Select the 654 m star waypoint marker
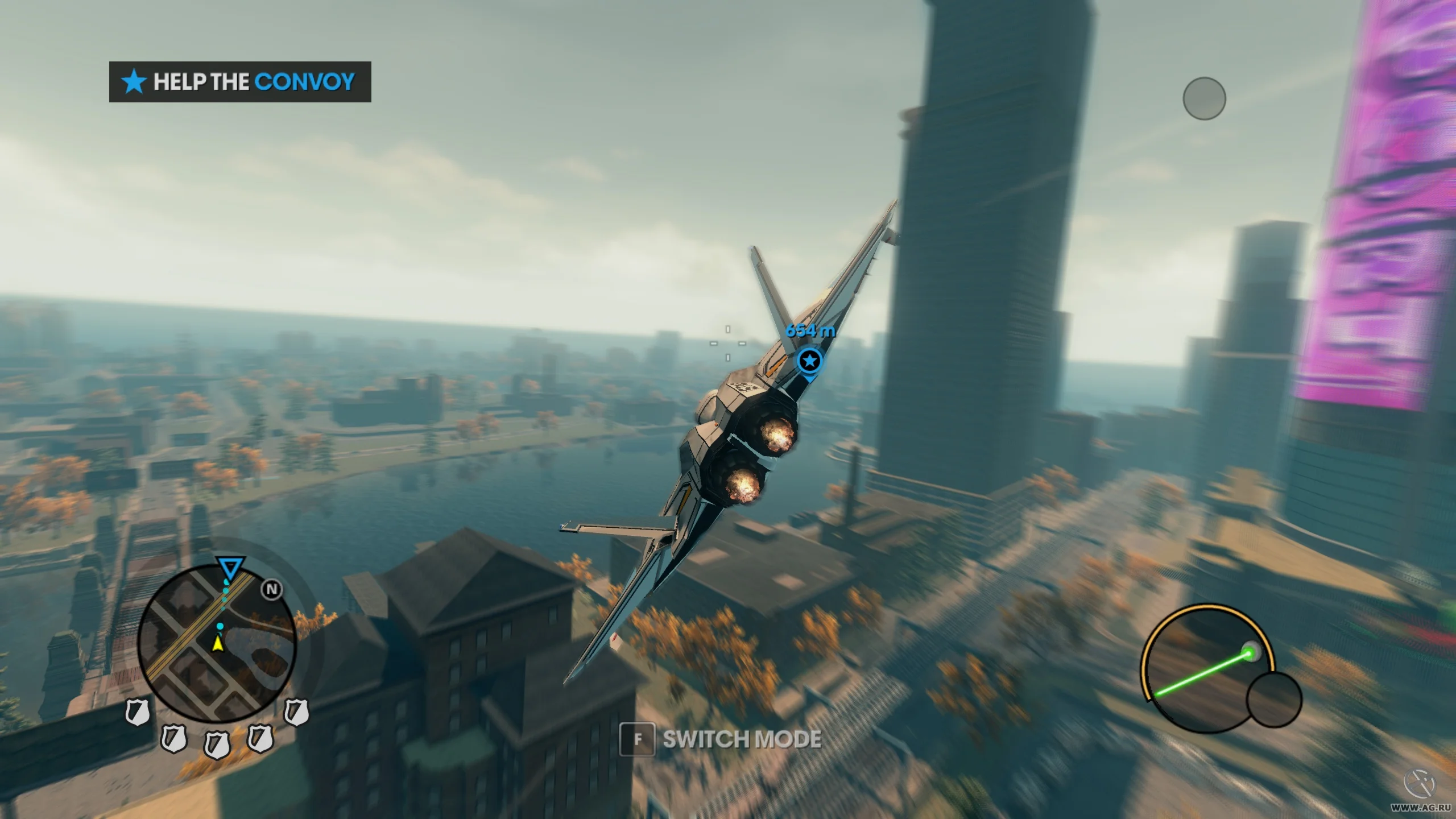This screenshot has height=819, width=1456. tap(809, 361)
